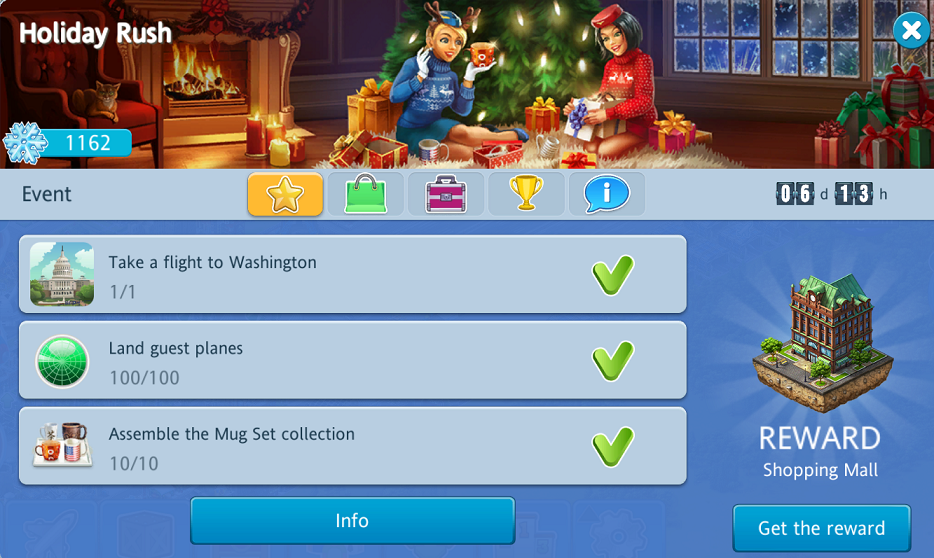Viewport: 934px width, 558px height.
Task: Show the gold trophy tab
Action: coord(526,194)
